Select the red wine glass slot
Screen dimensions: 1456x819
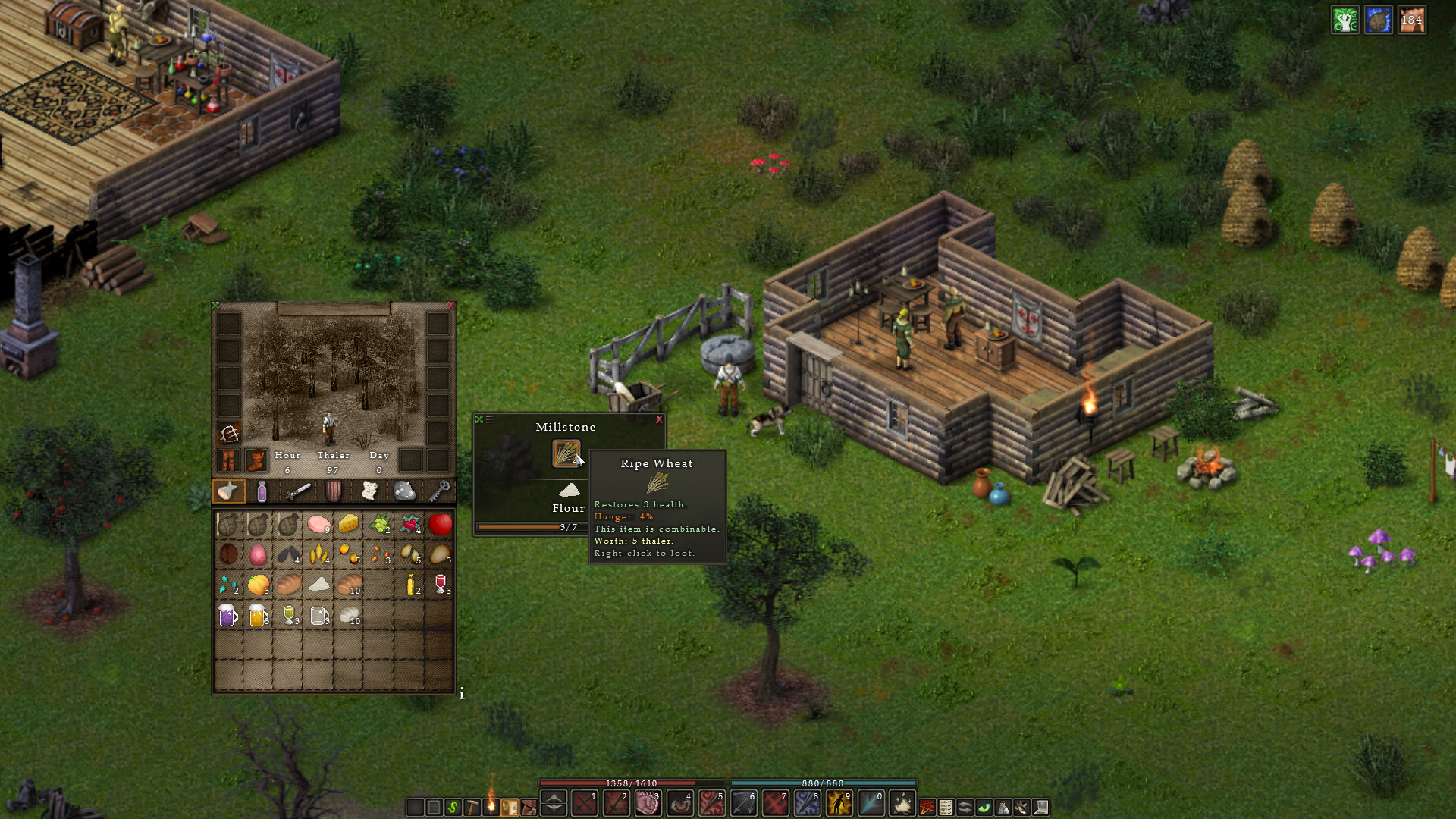(x=440, y=585)
